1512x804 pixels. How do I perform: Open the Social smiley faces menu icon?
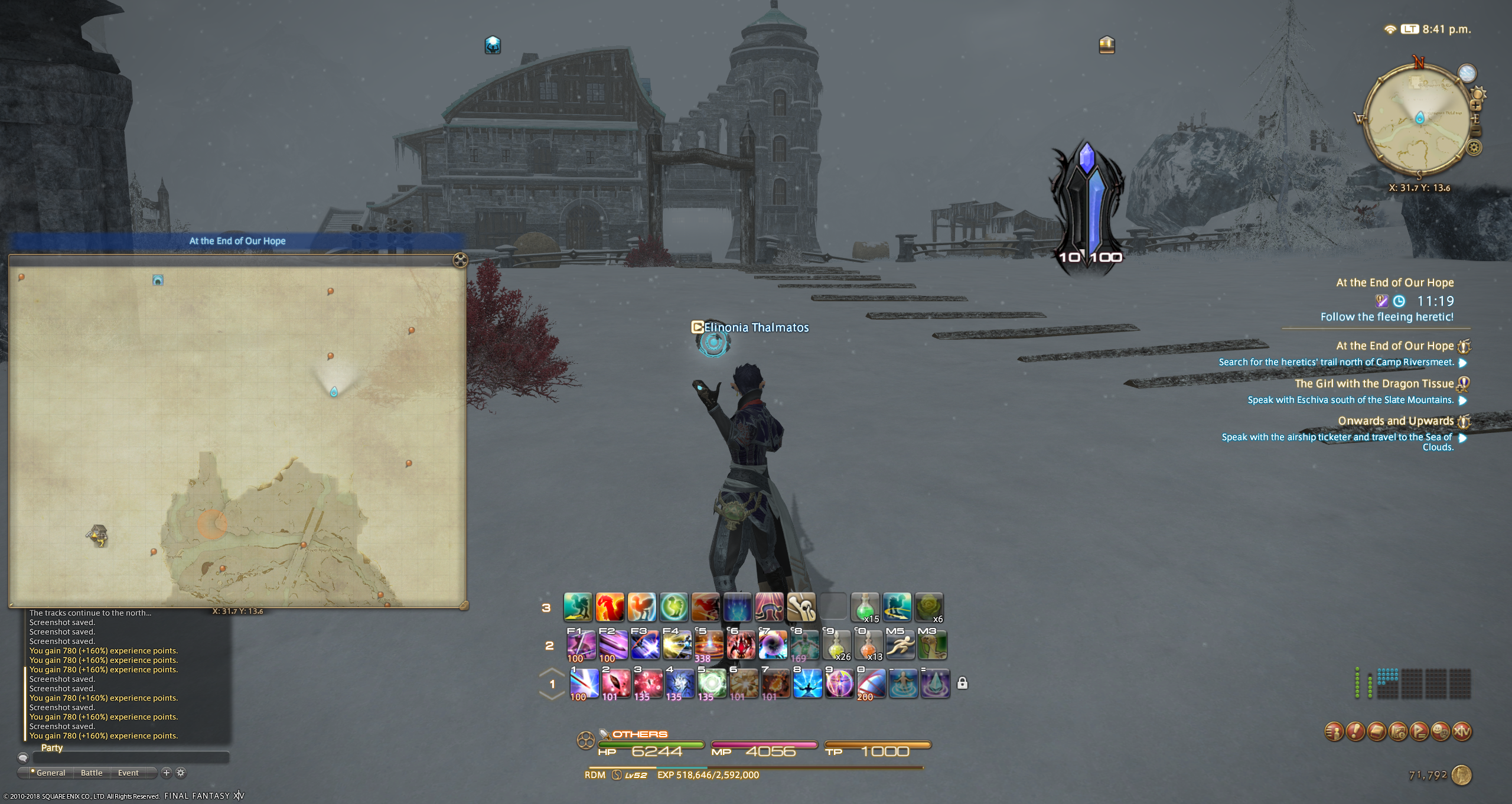click(x=1441, y=732)
